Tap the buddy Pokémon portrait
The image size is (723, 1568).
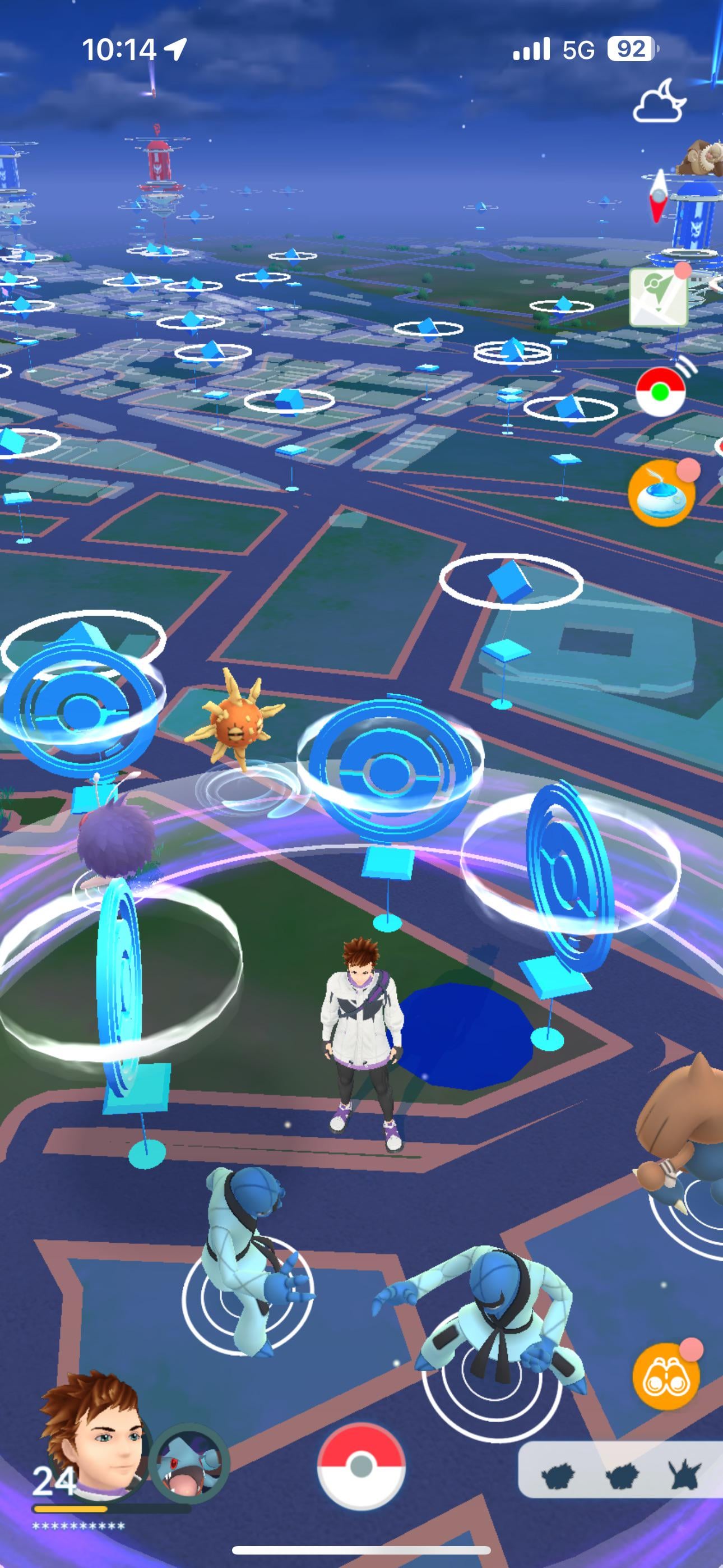click(x=189, y=1462)
